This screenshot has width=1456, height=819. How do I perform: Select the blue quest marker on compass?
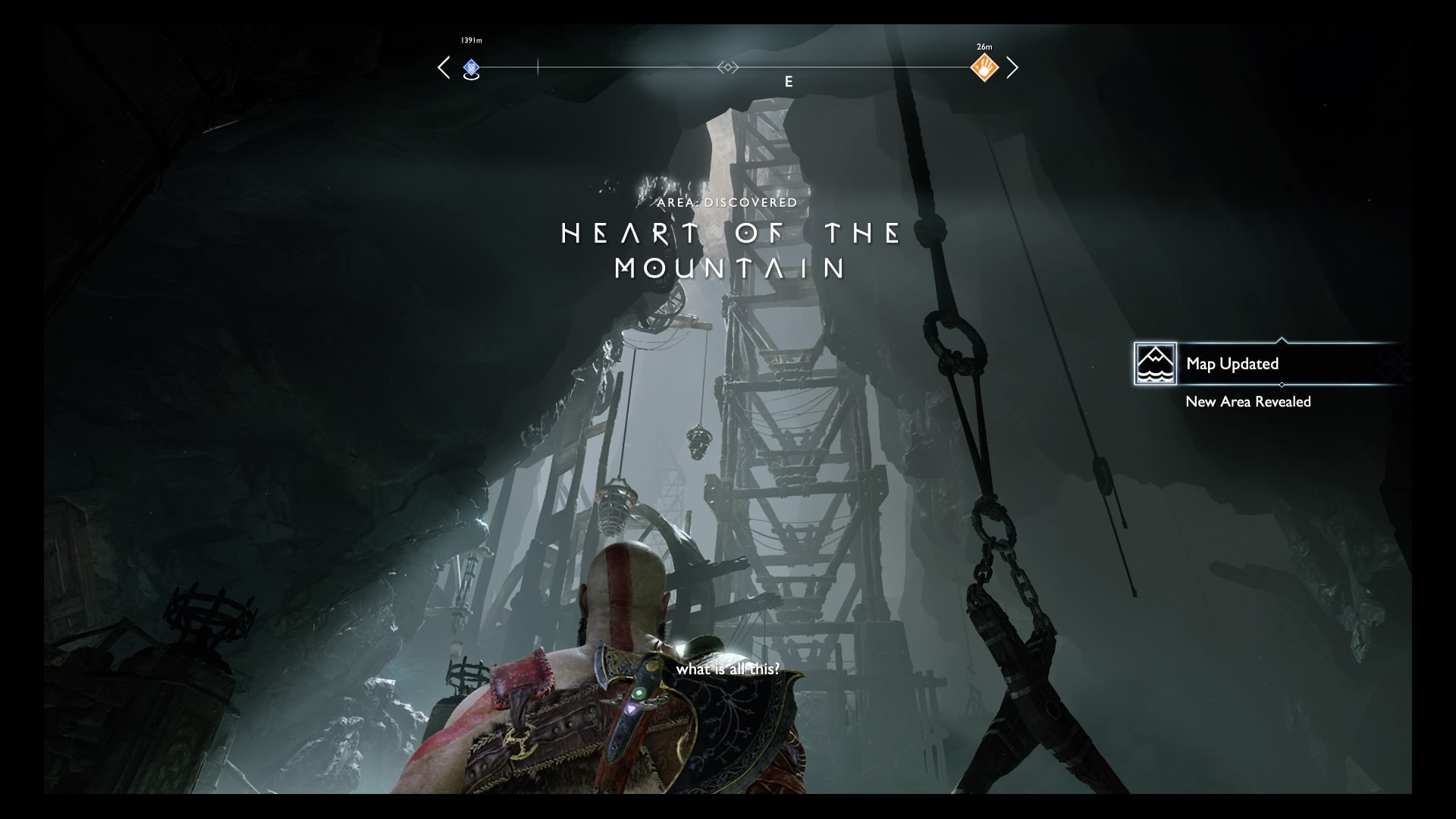coord(472,67)
